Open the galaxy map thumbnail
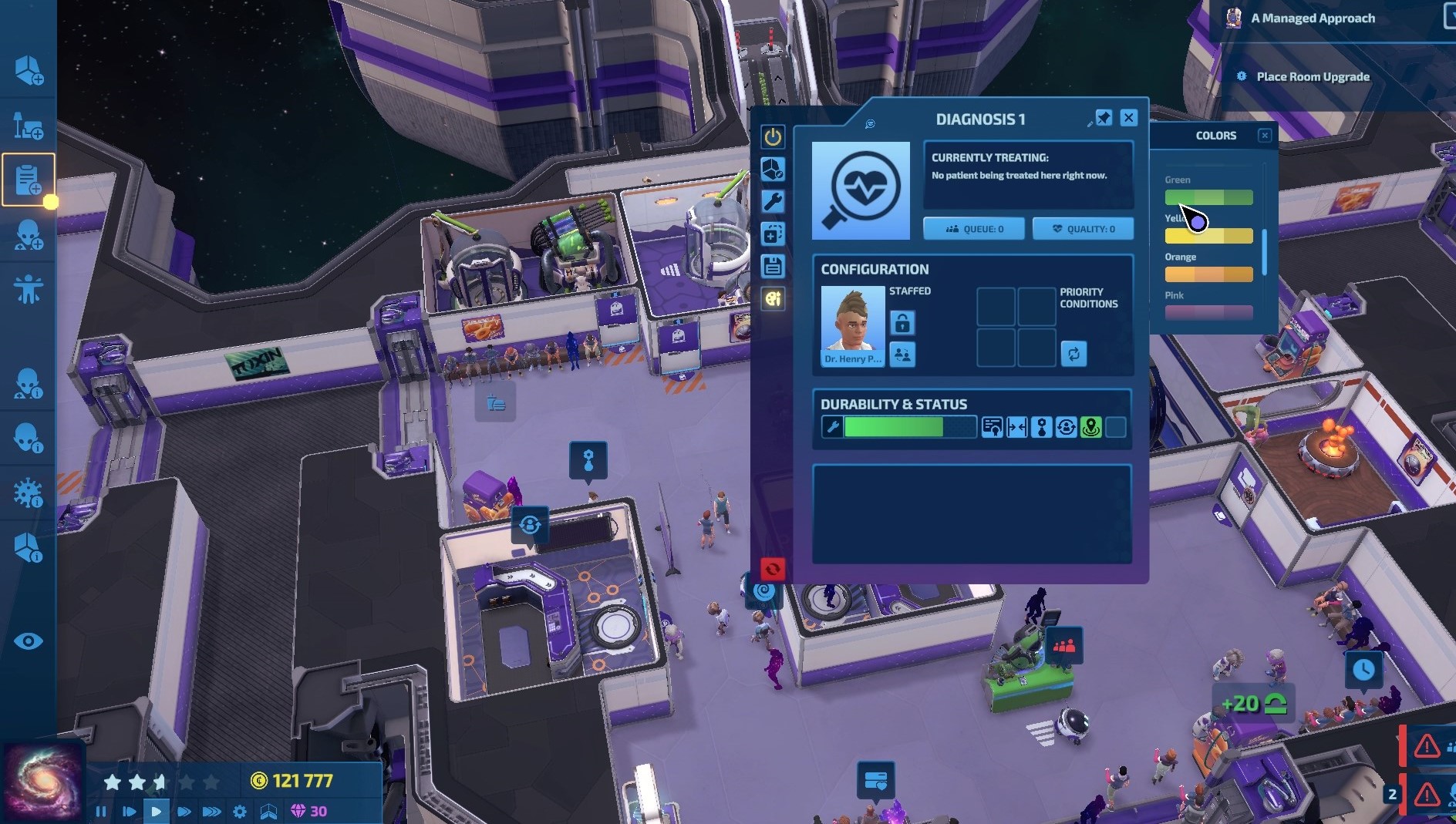 pyautogui.click(x=42, y=782)
